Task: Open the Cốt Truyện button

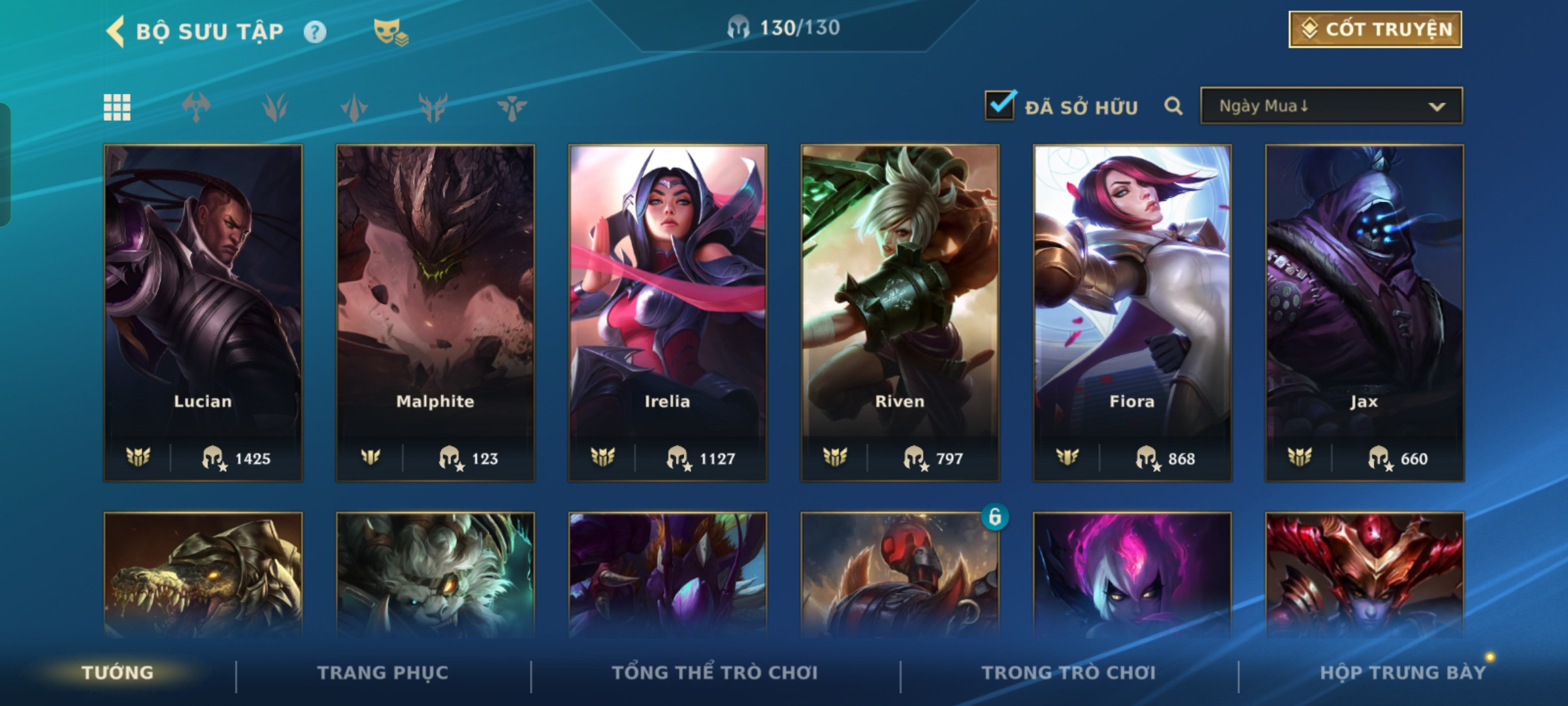Action: pyautogui.click(x=1375, y=29)
